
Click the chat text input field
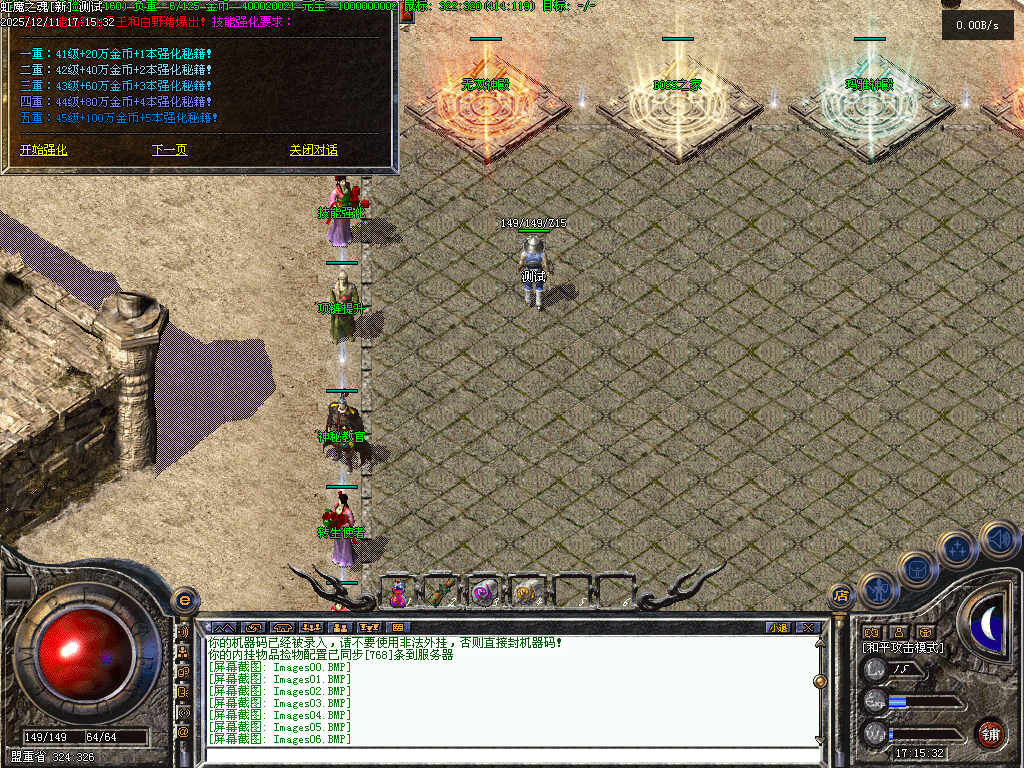pos(510,756)
